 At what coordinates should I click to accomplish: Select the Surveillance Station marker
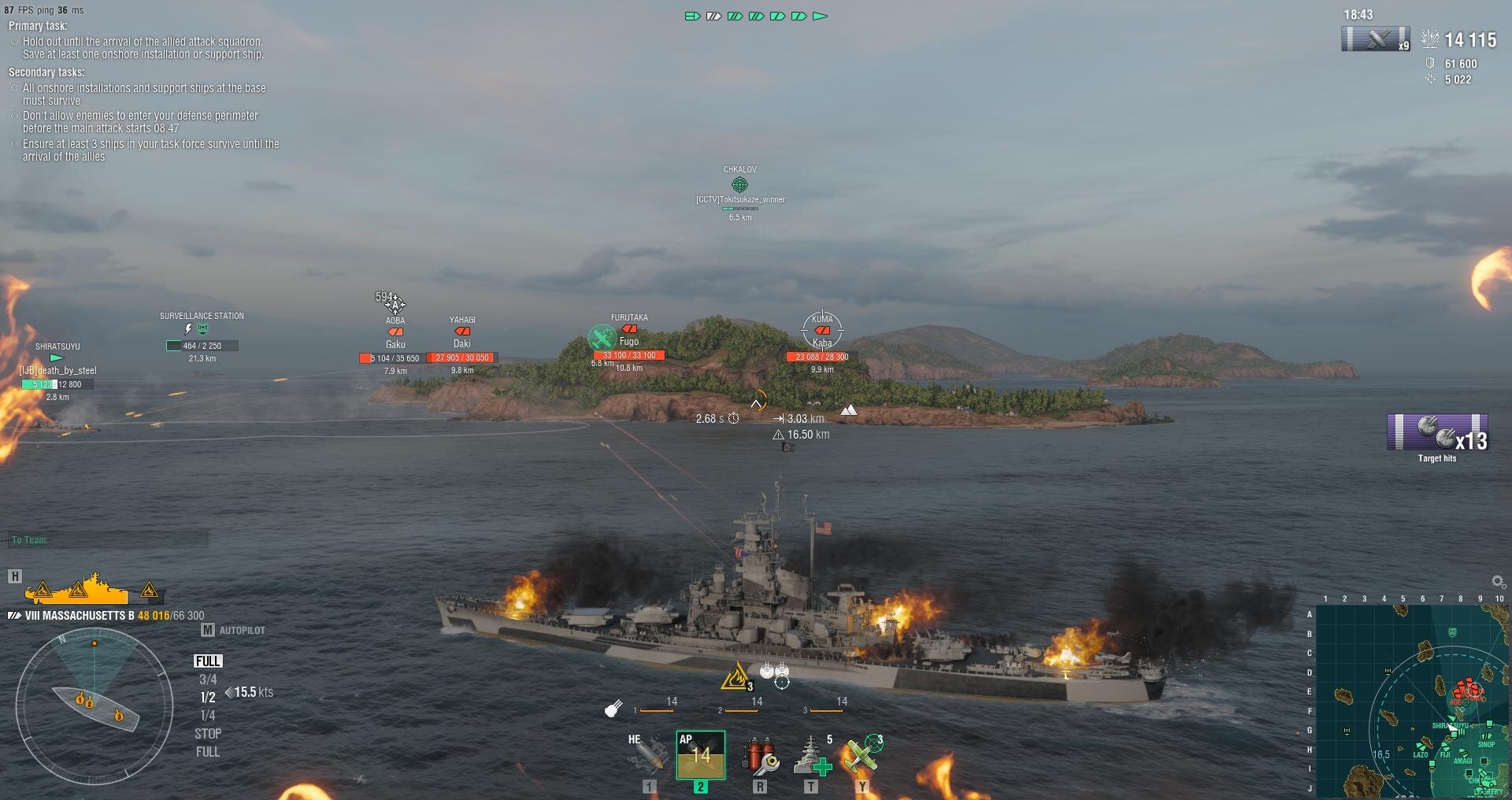(202, 329)
